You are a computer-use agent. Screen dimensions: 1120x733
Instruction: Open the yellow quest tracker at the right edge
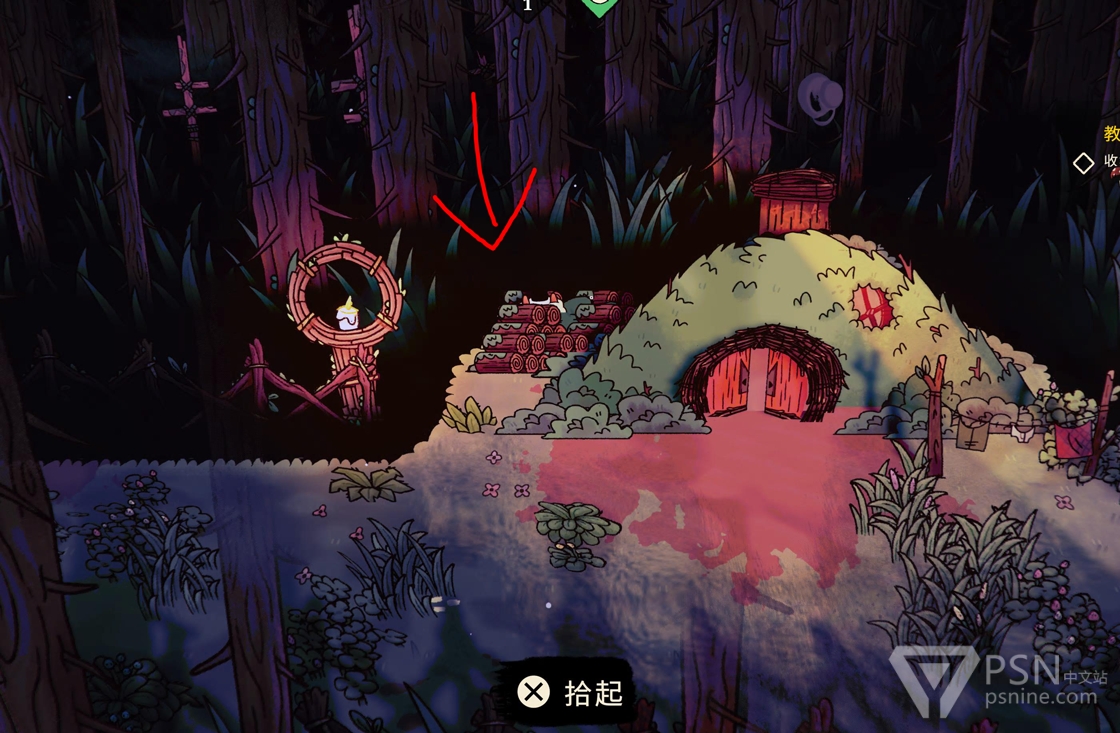tap(1111, 134)
